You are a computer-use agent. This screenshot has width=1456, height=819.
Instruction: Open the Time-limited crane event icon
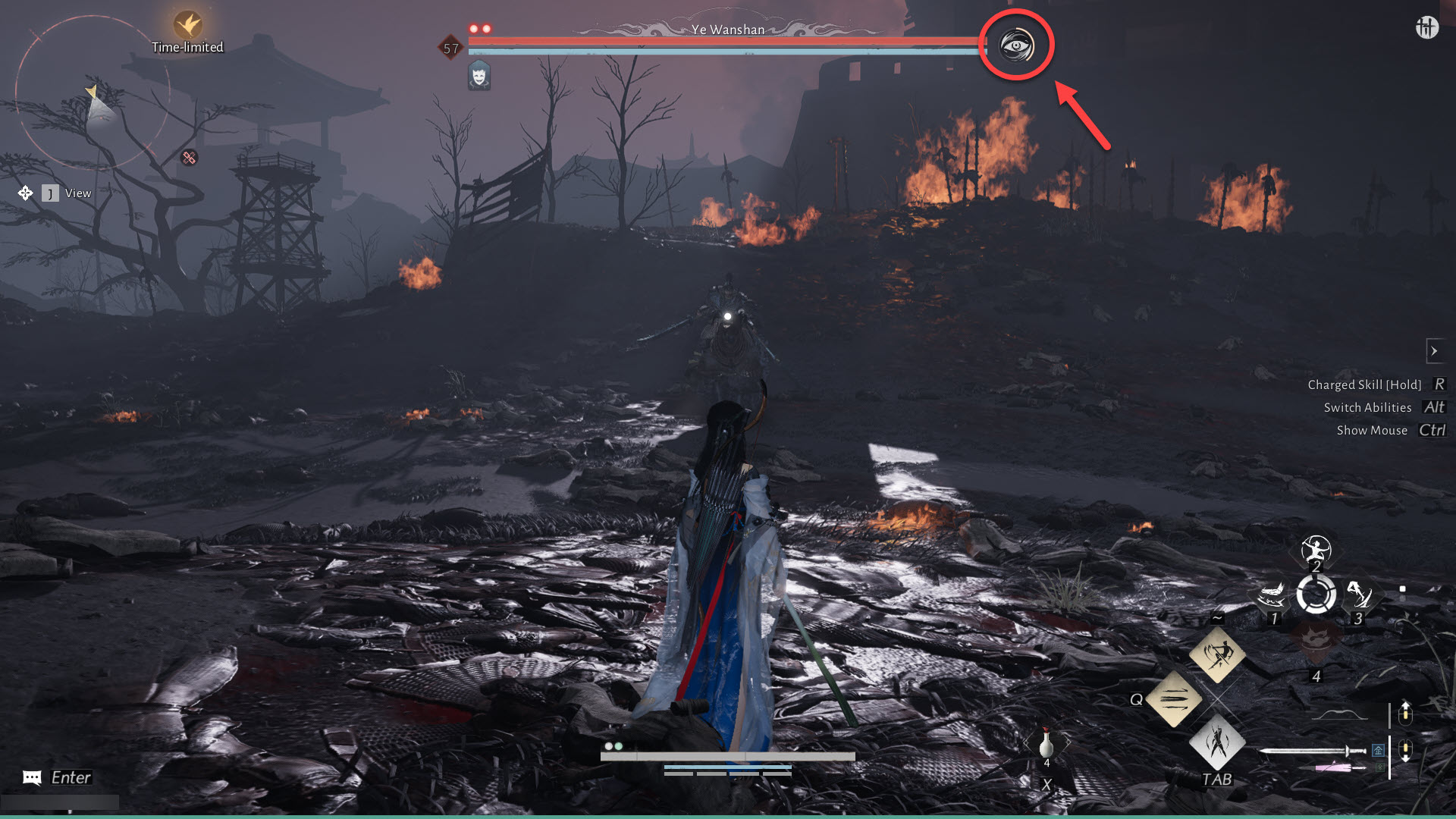(x=187, y=25)
